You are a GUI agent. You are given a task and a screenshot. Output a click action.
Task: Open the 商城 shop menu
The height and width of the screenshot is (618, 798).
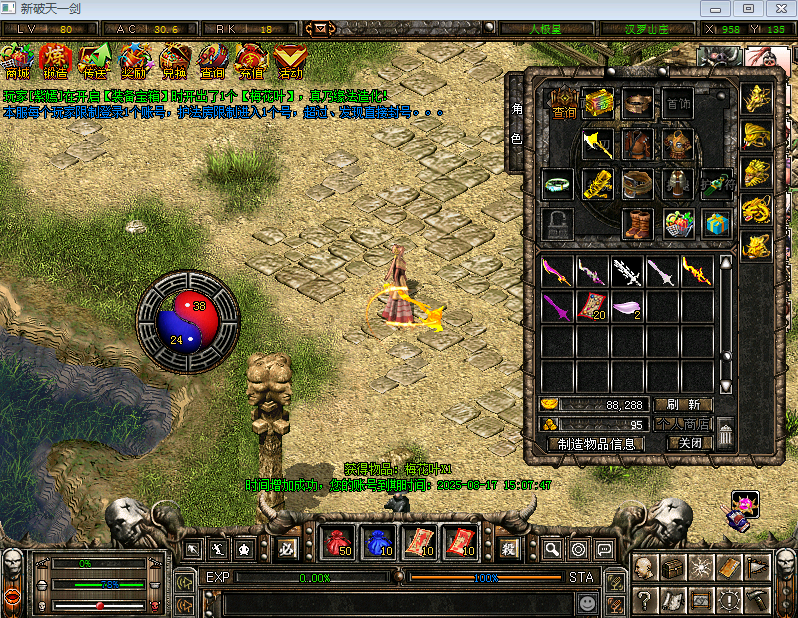(17, 61)
